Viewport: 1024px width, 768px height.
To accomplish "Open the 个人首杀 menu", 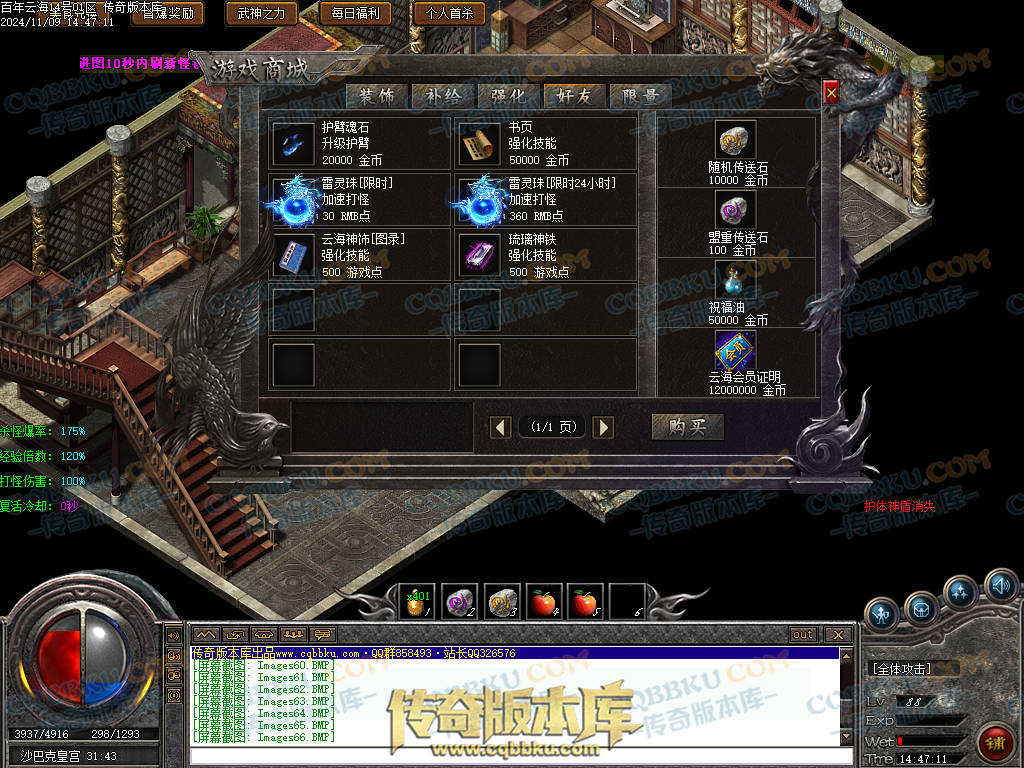I will (448, 13).
